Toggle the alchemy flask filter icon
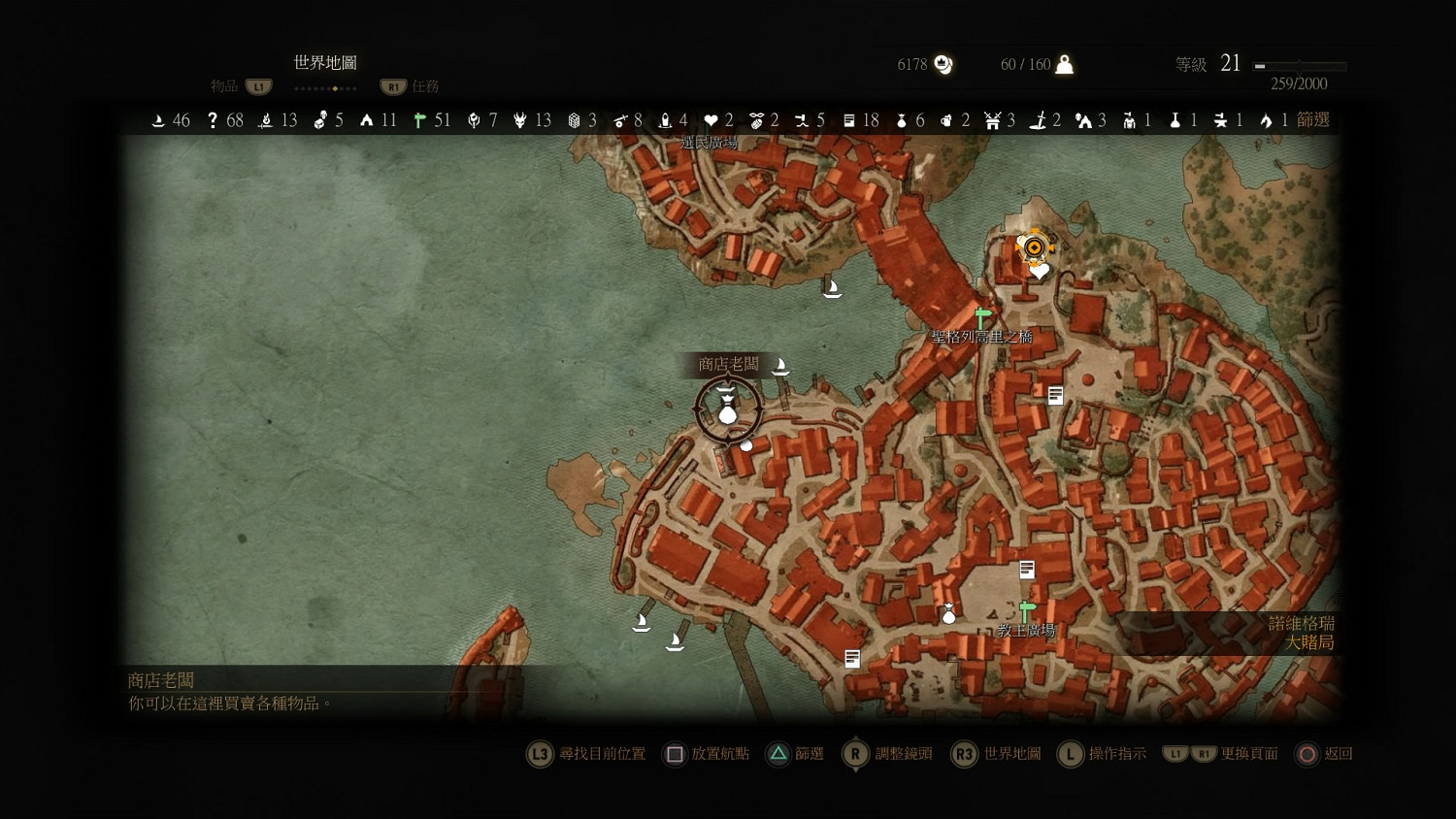 (x=1175, y=120)
